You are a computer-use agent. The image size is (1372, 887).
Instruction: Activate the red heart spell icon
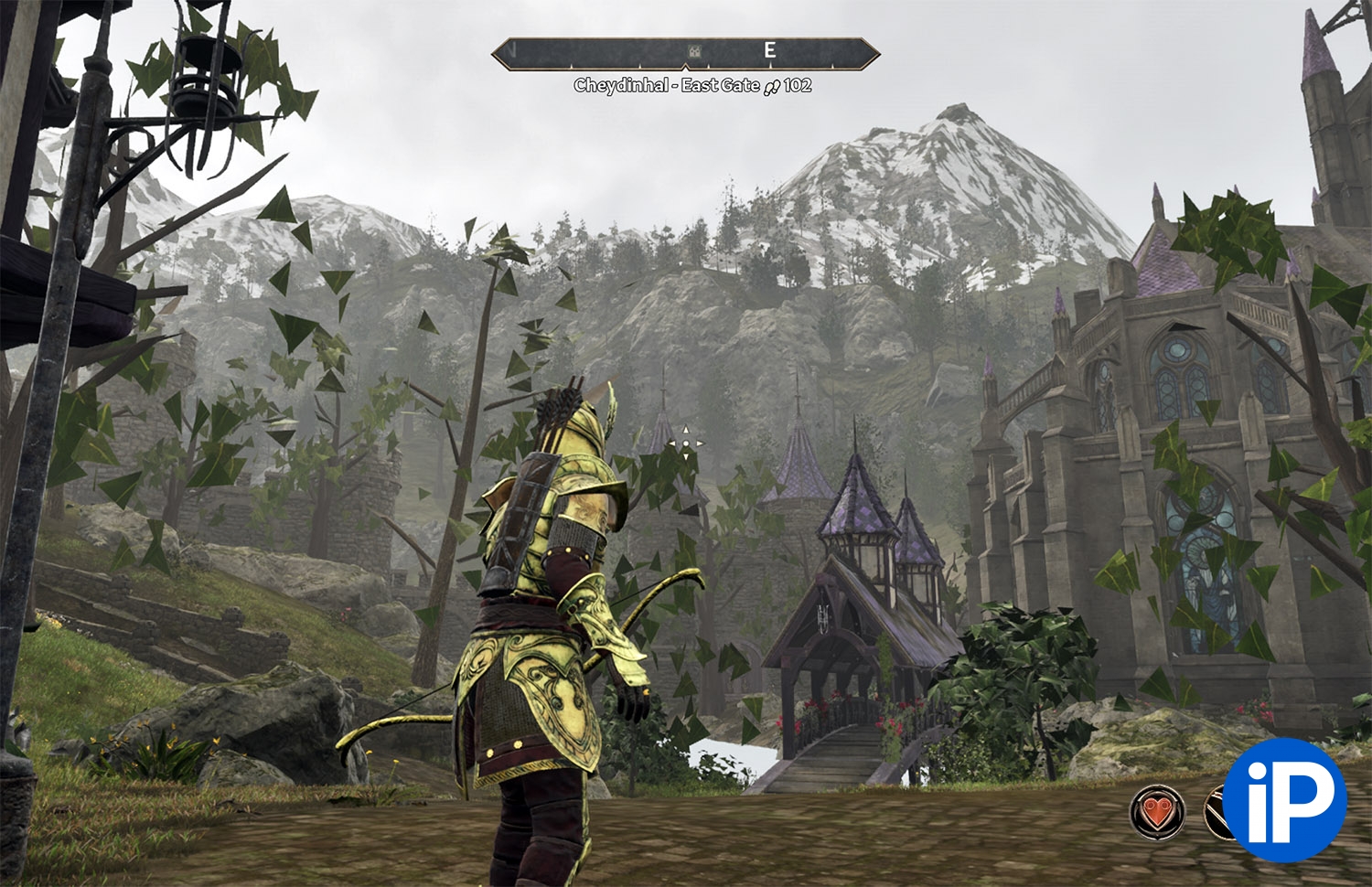pos(1157,811)
